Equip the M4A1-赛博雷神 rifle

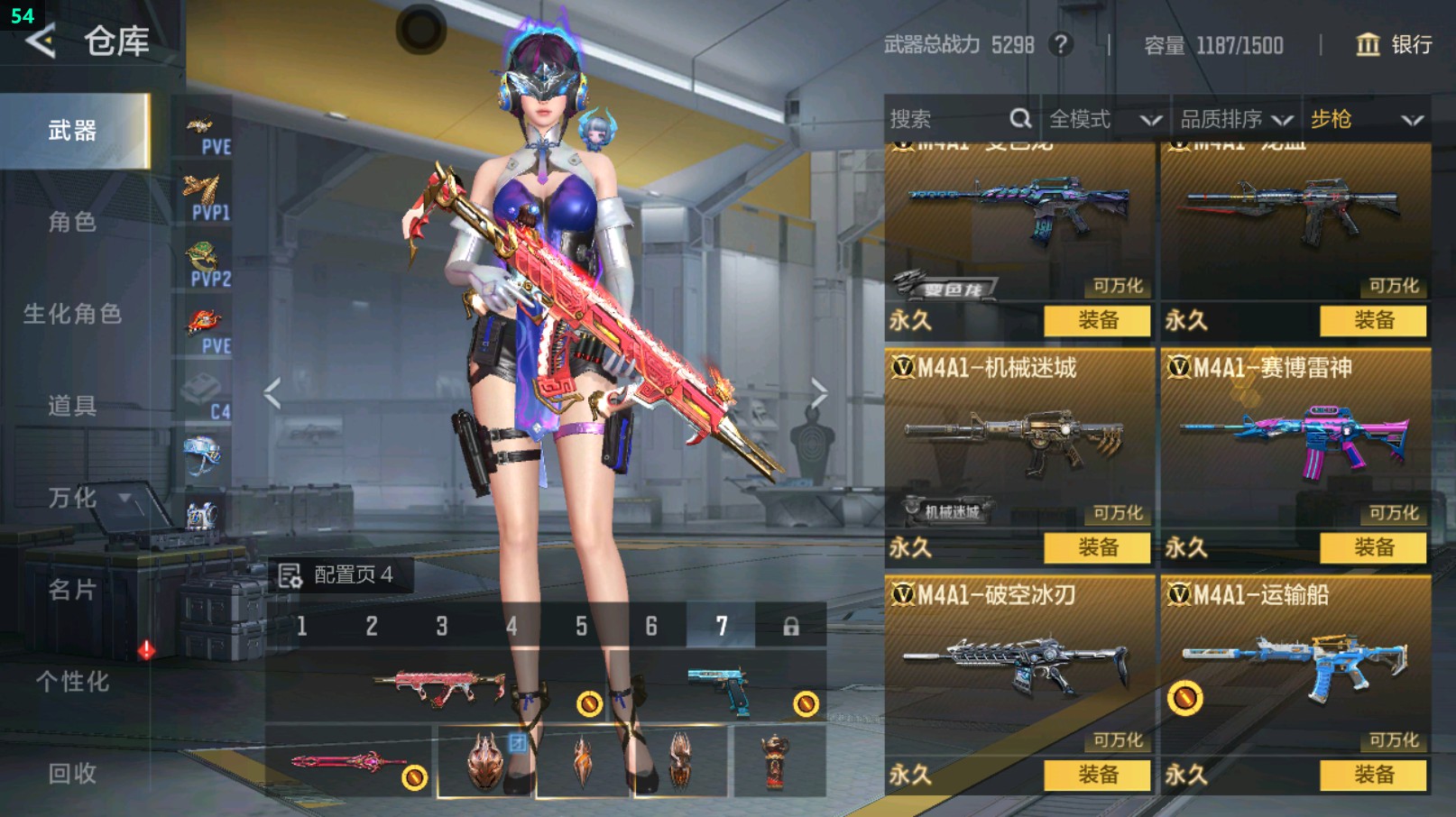(1373, 547)
